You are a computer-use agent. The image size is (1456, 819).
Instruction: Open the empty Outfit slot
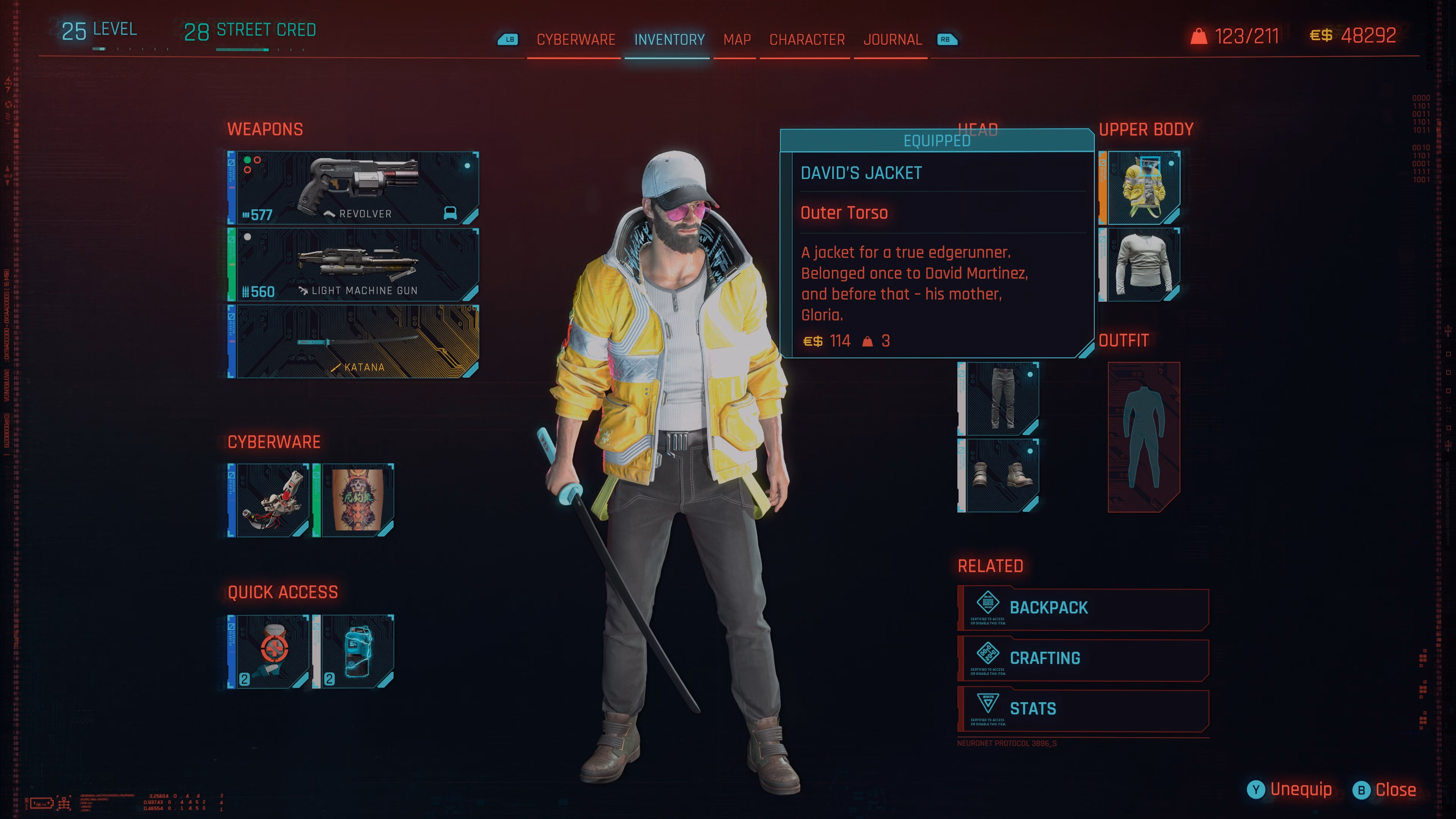tap(1144, 437)
